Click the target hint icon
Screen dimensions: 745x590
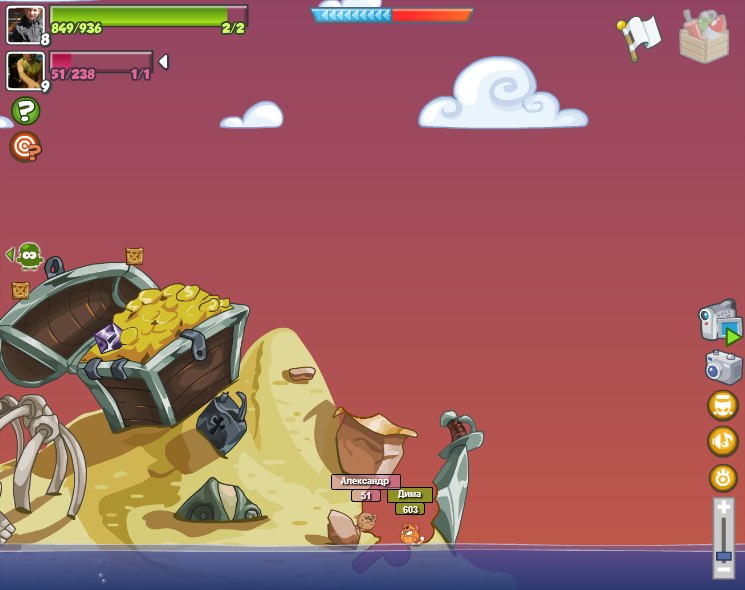point(25,147)
